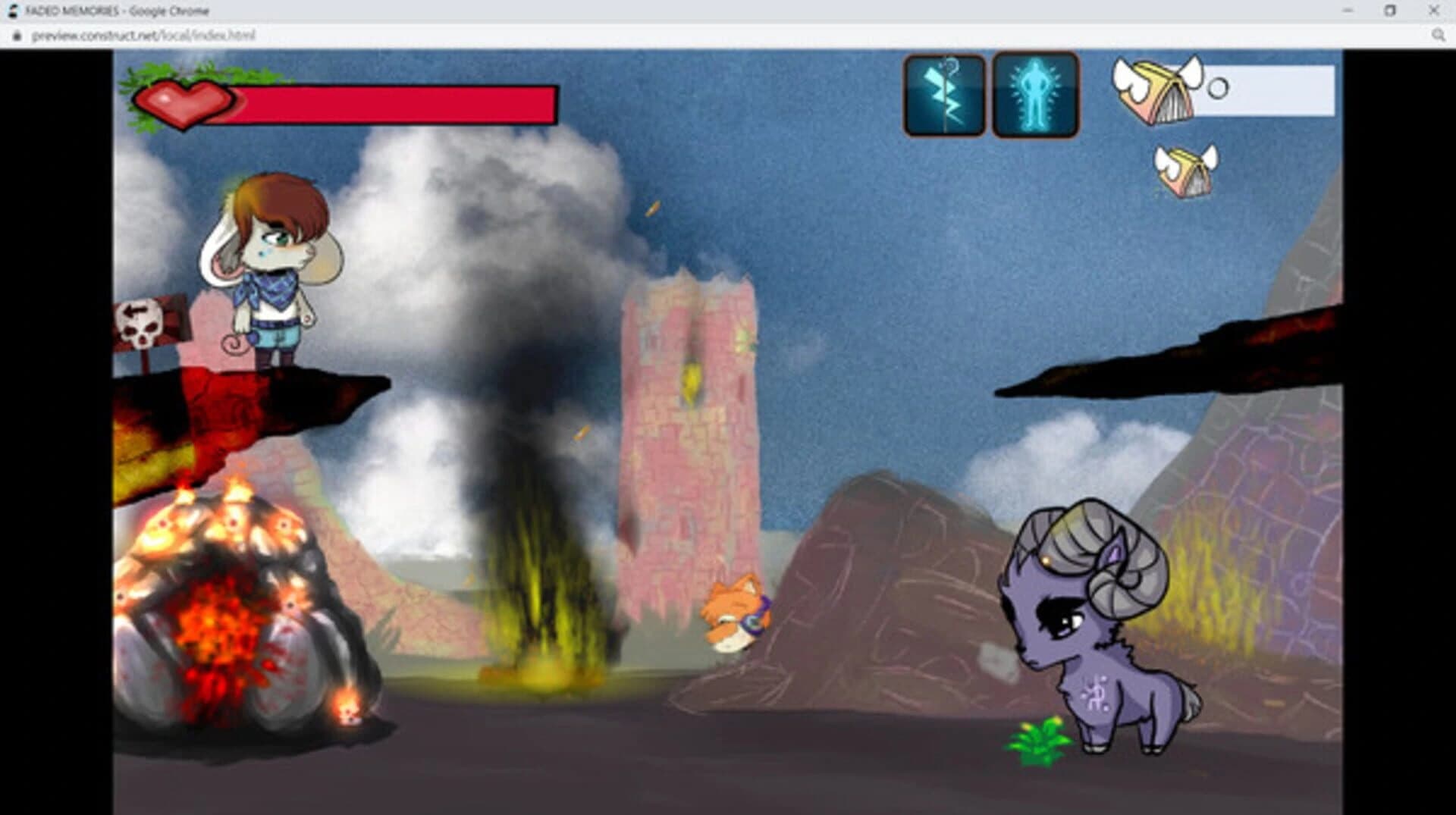
Task: Click the Chrome favicon in the title bar
Action: coord(12,10)
